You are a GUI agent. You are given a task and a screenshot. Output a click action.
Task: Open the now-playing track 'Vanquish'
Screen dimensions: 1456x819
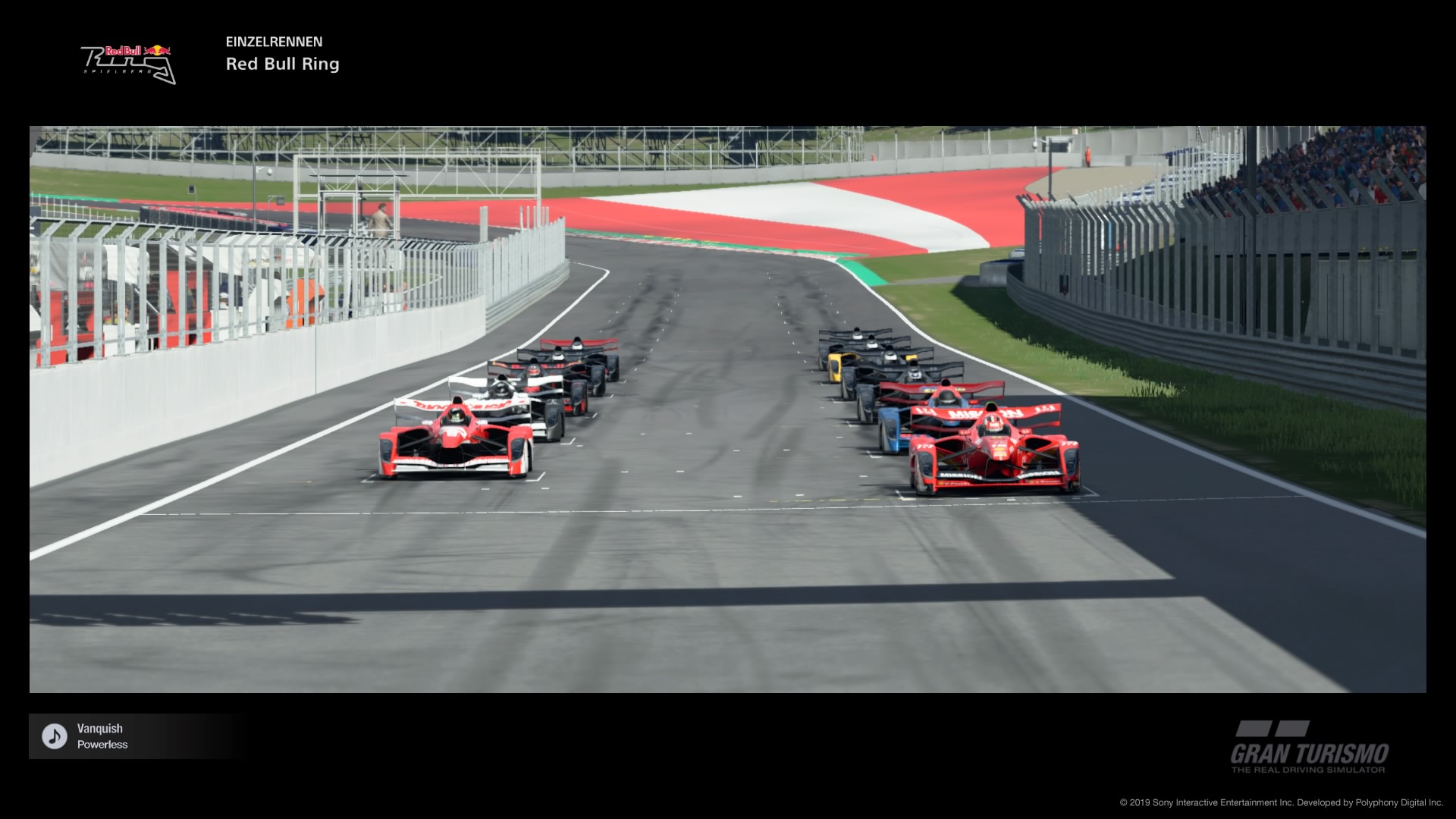click(x=100, y=728)
